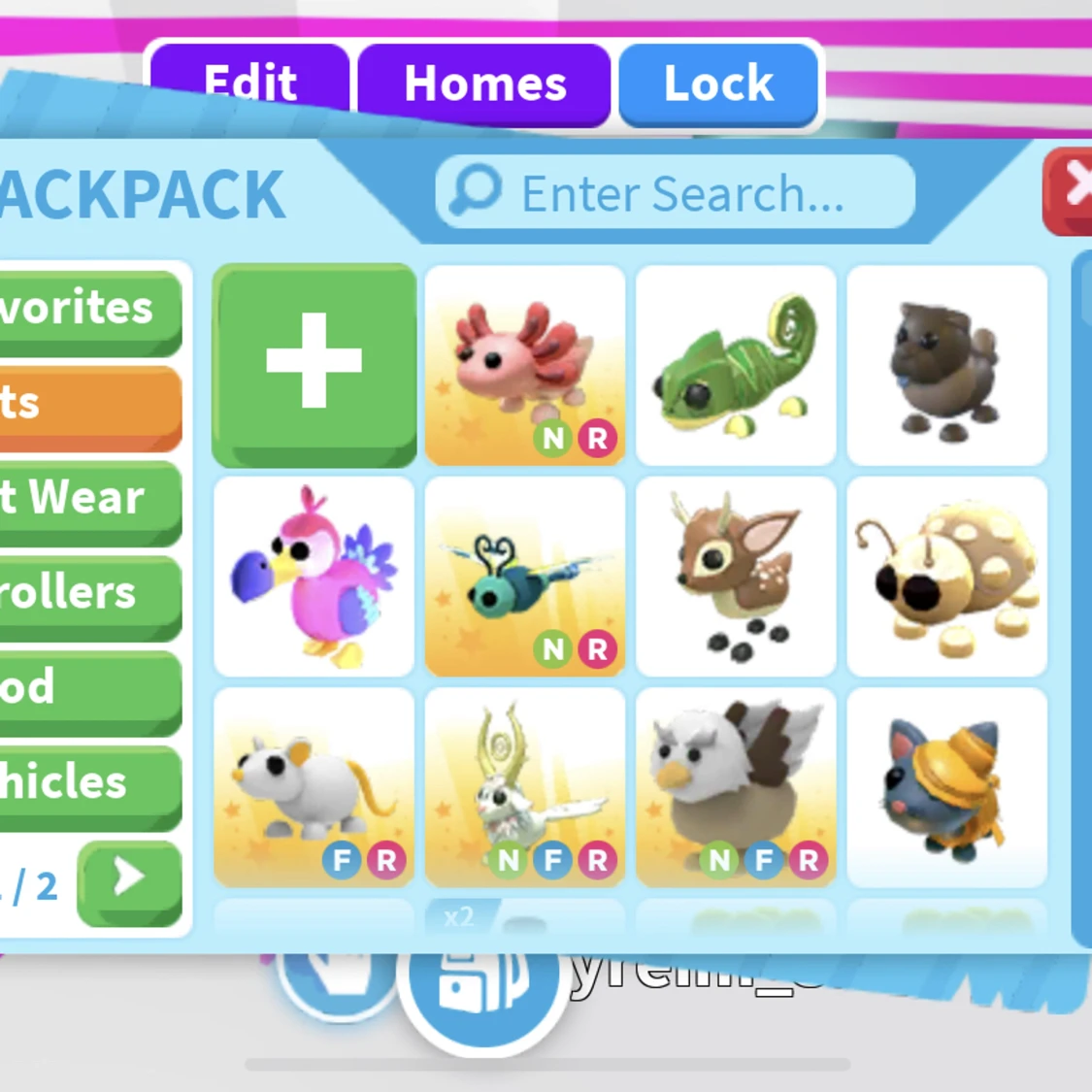Select the golden ladybug pet
The height and width of the screenshot is (1092, 1092).
[947, 577]
